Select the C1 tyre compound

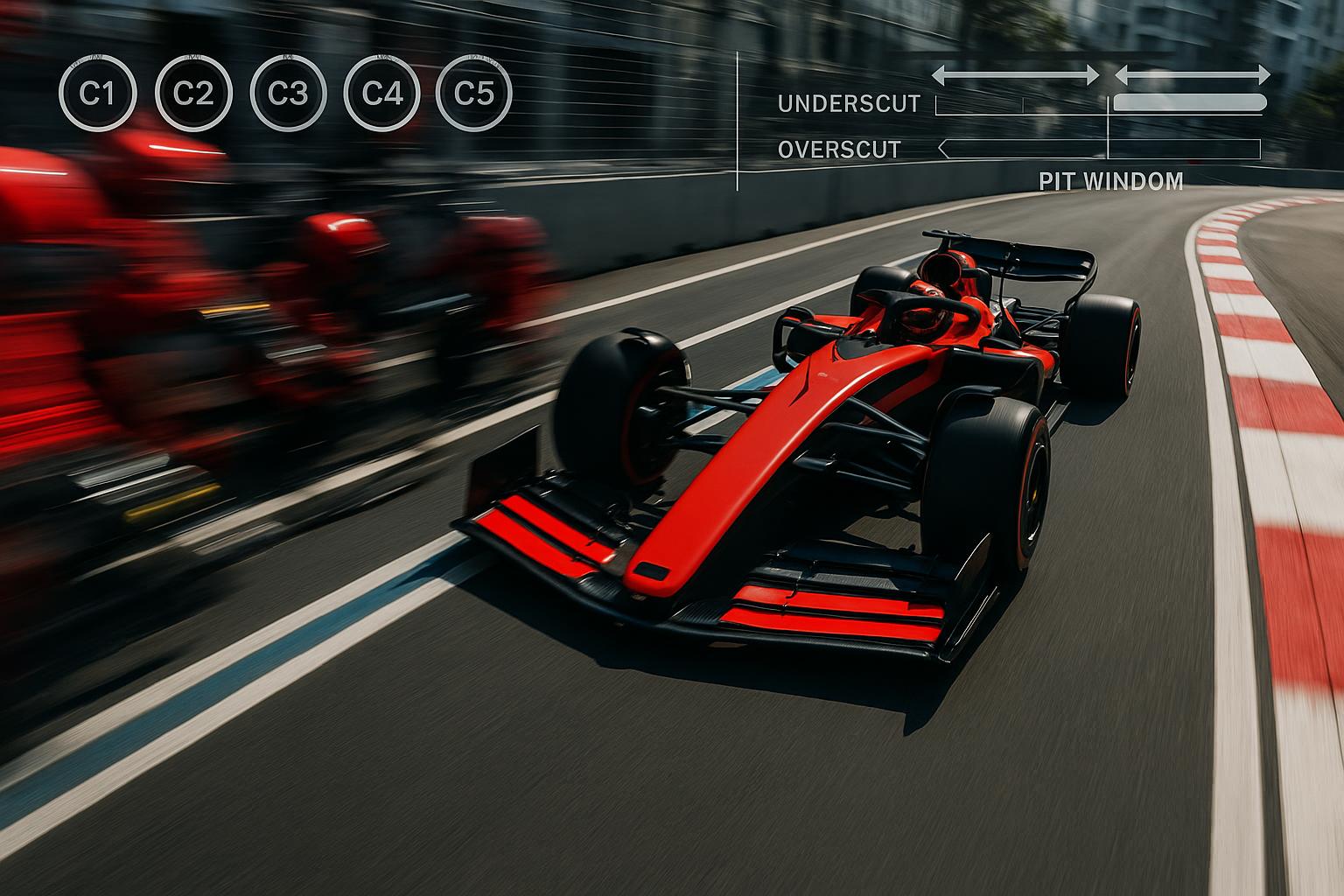[x=97, y=93]
